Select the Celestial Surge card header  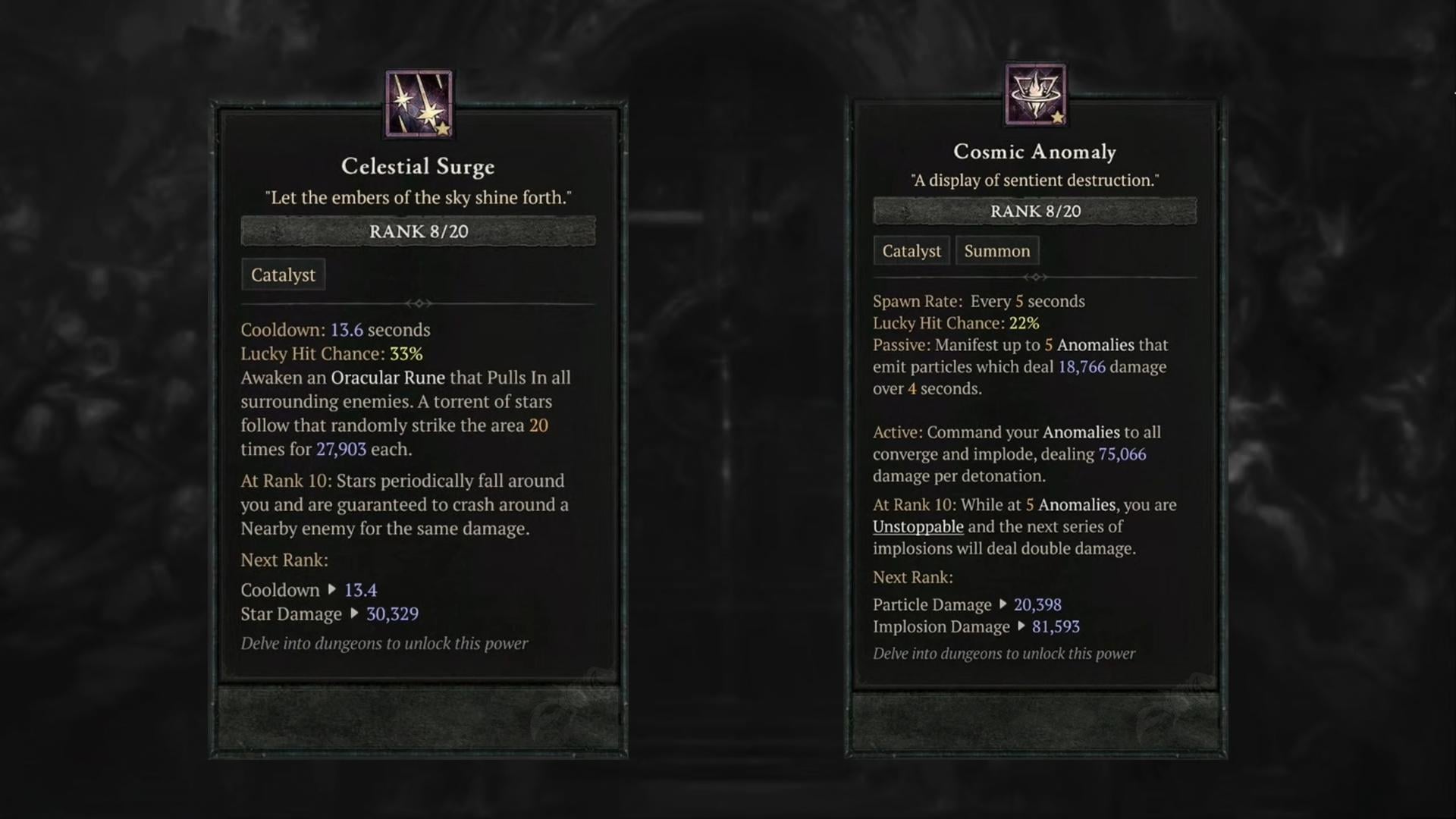(x=418, y=167)
